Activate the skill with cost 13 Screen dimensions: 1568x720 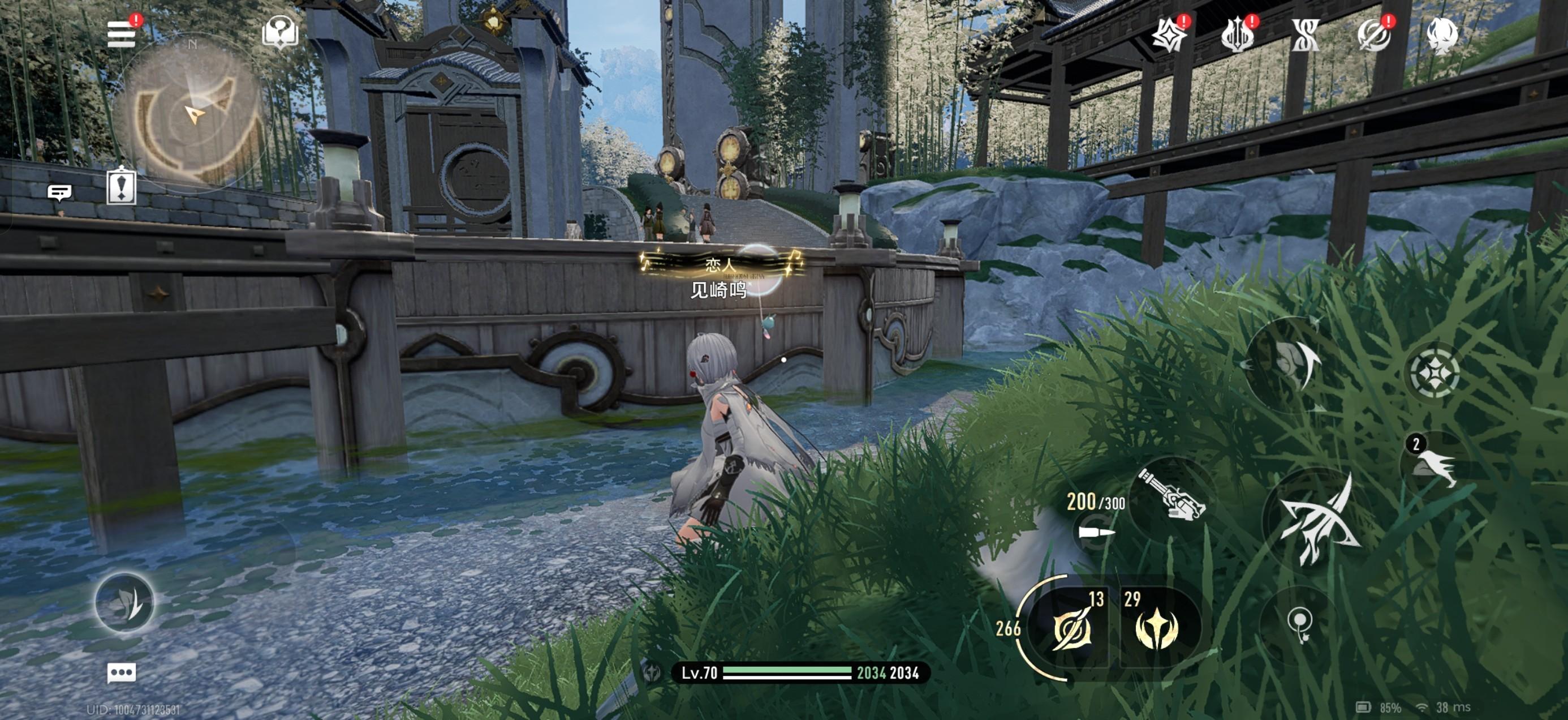coord(1071,626)
